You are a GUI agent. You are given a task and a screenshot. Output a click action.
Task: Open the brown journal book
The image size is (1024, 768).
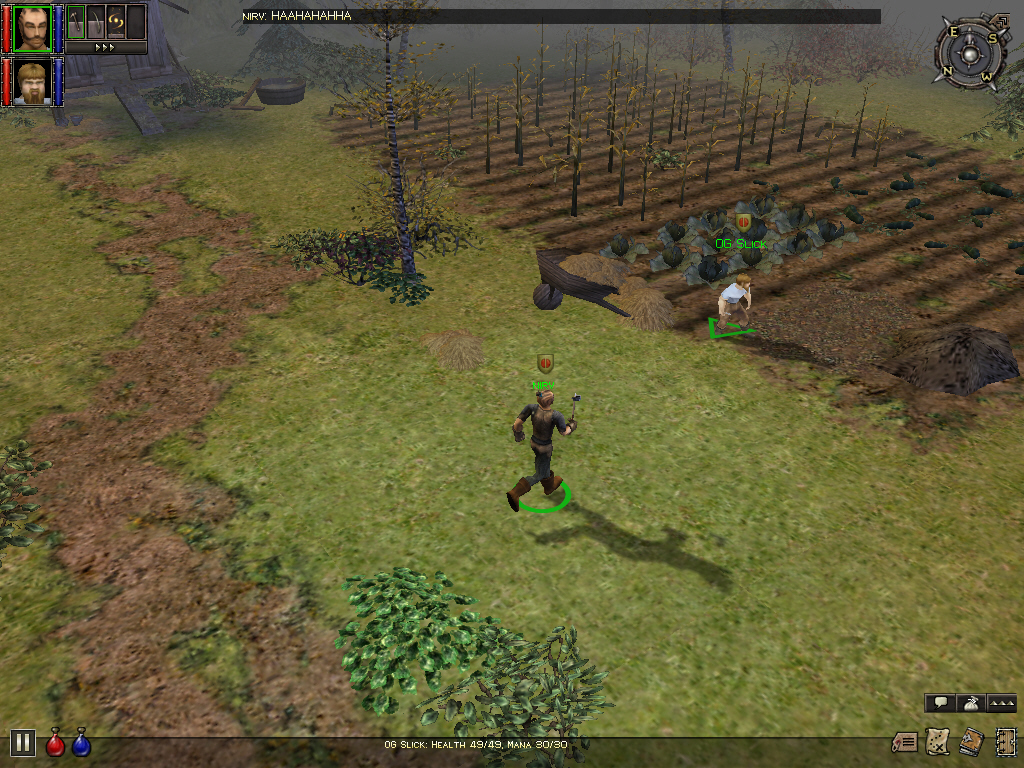(x=970, y=741)
